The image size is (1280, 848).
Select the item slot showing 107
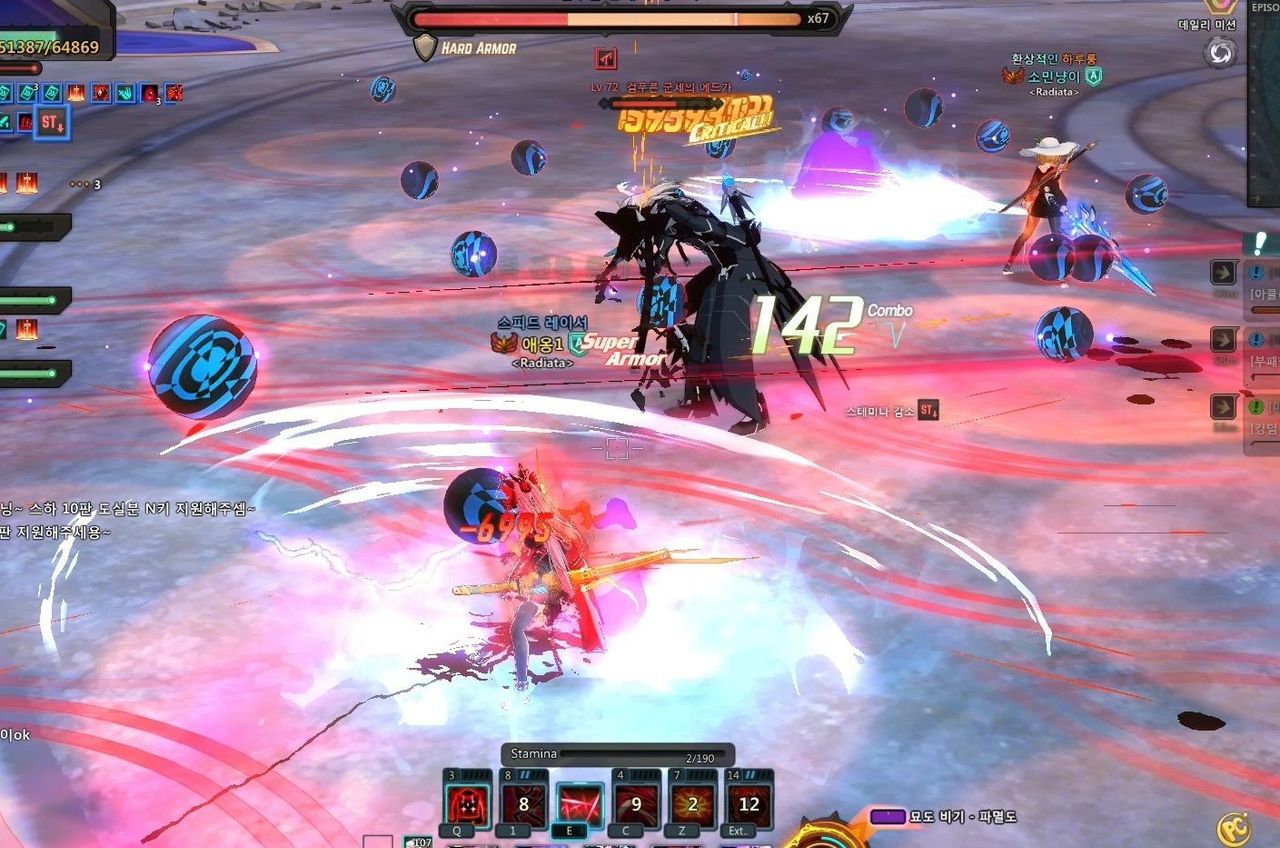pos(420,842)
